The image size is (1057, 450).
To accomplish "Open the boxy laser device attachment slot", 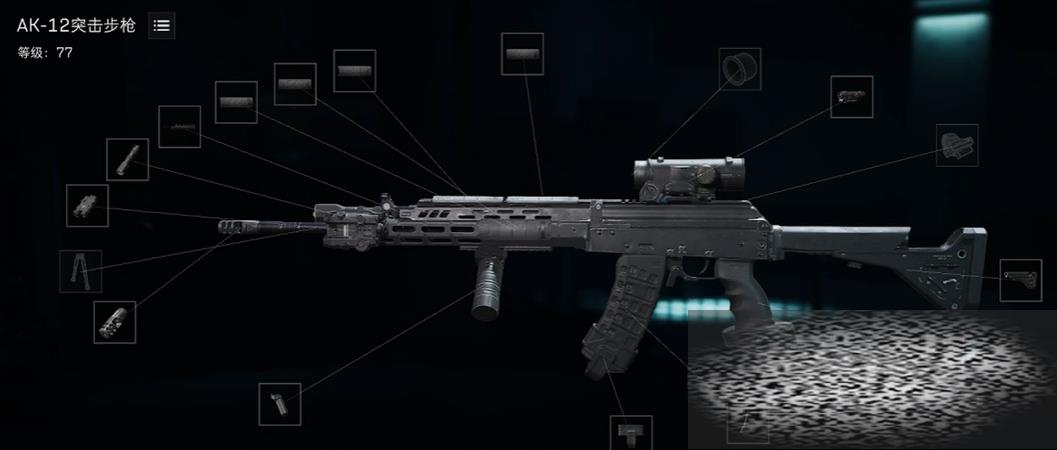I will (x=87, y=205).
